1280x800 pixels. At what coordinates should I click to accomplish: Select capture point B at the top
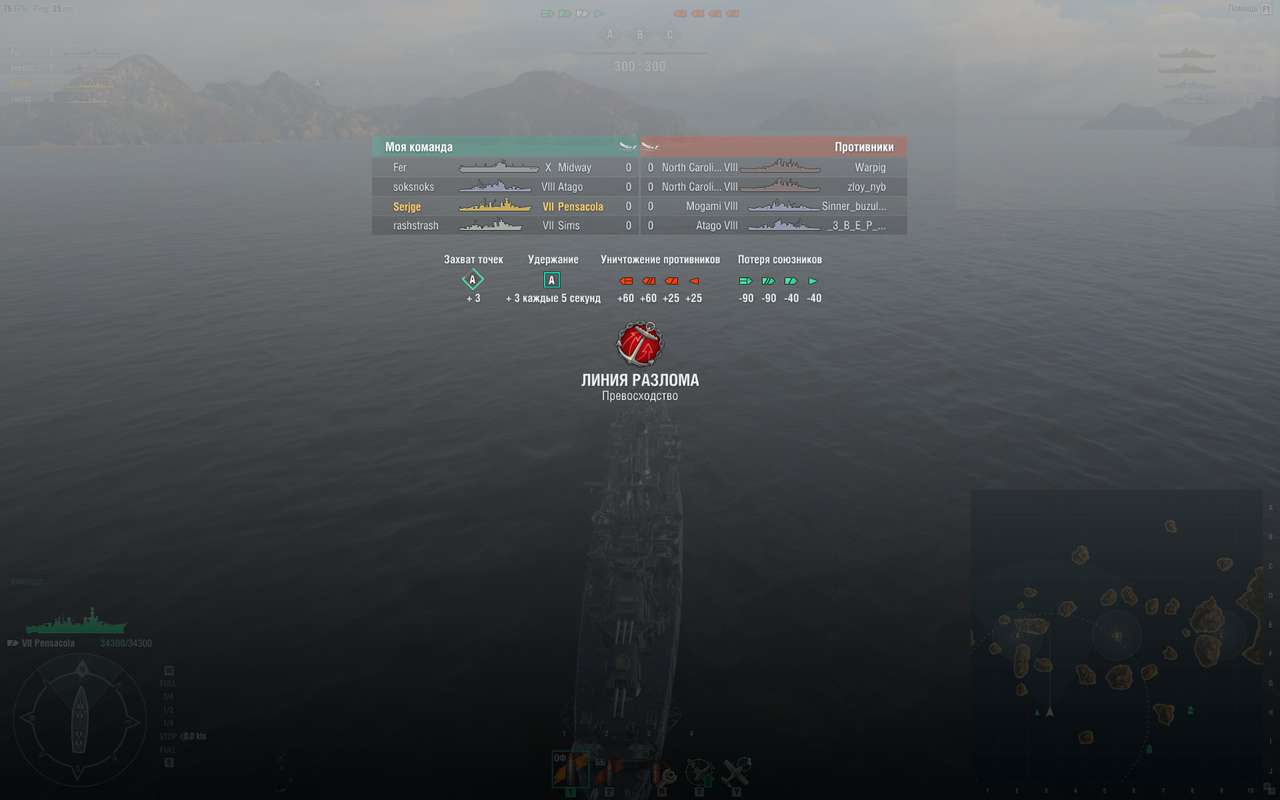pyautogui.click(x=639, y=34)
